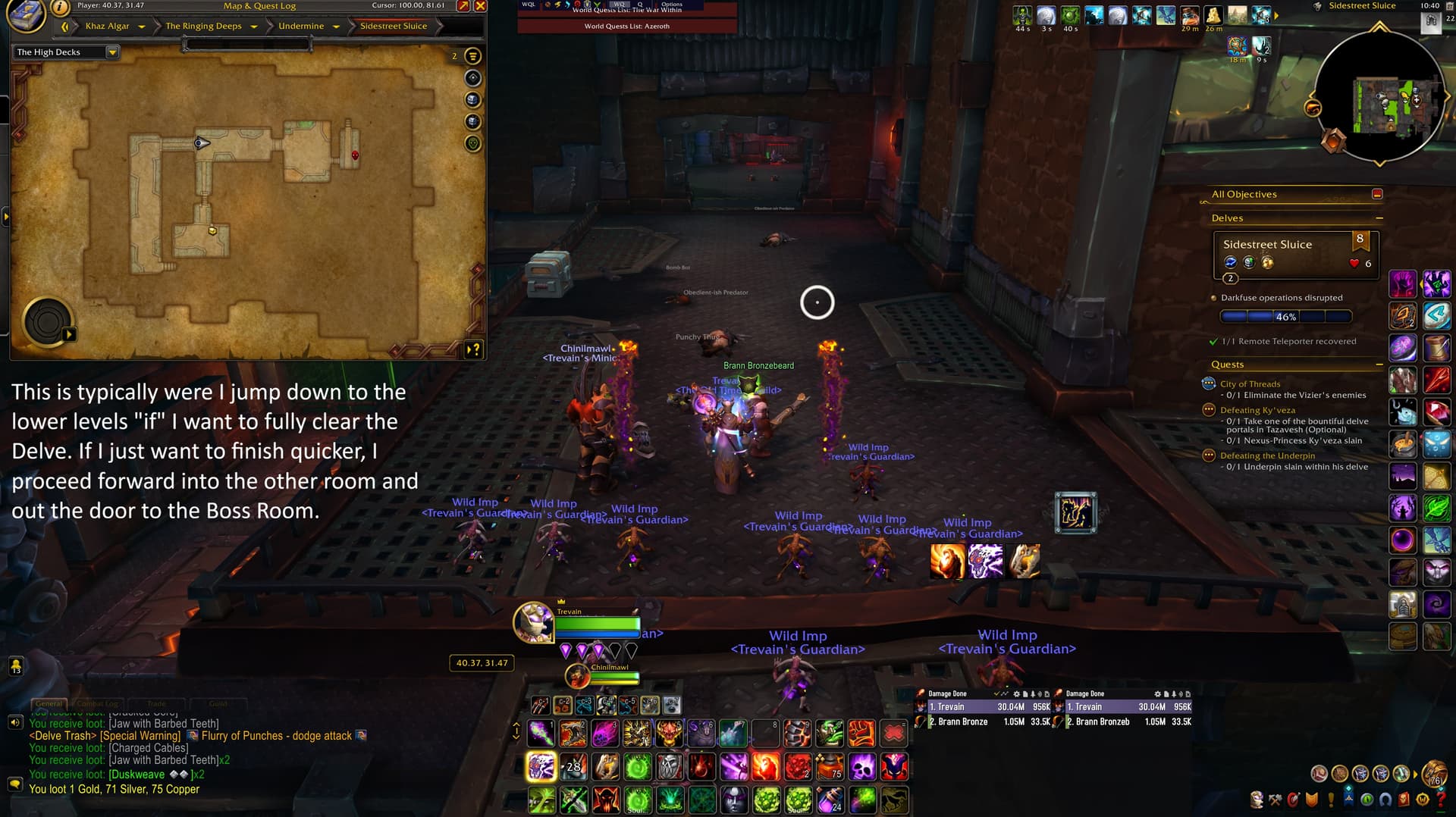Collapse the Quests tracker section

coord(1379,365)
